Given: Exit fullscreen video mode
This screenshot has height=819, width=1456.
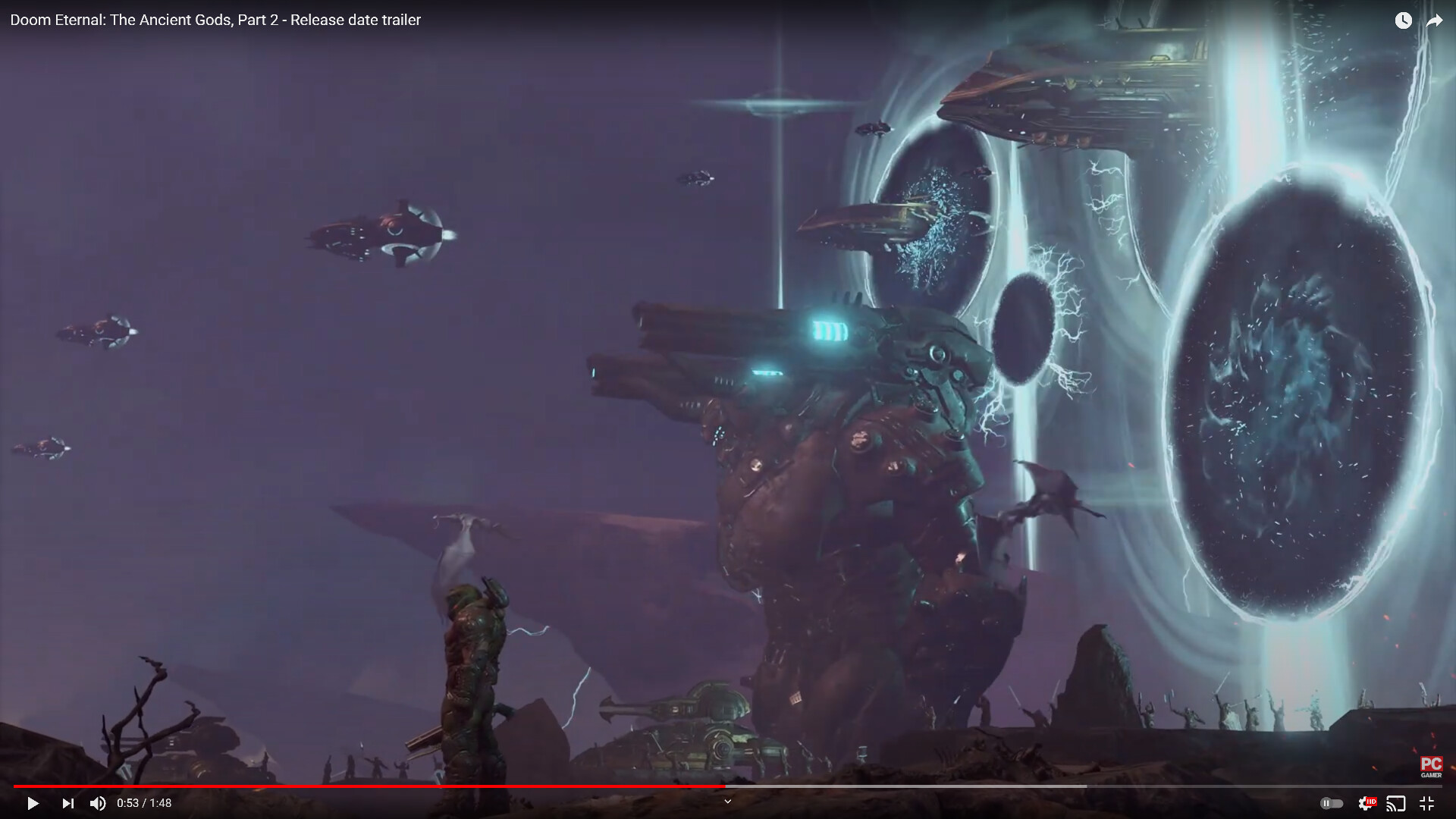Looking at the screenshot, I should coord(1426,803).
